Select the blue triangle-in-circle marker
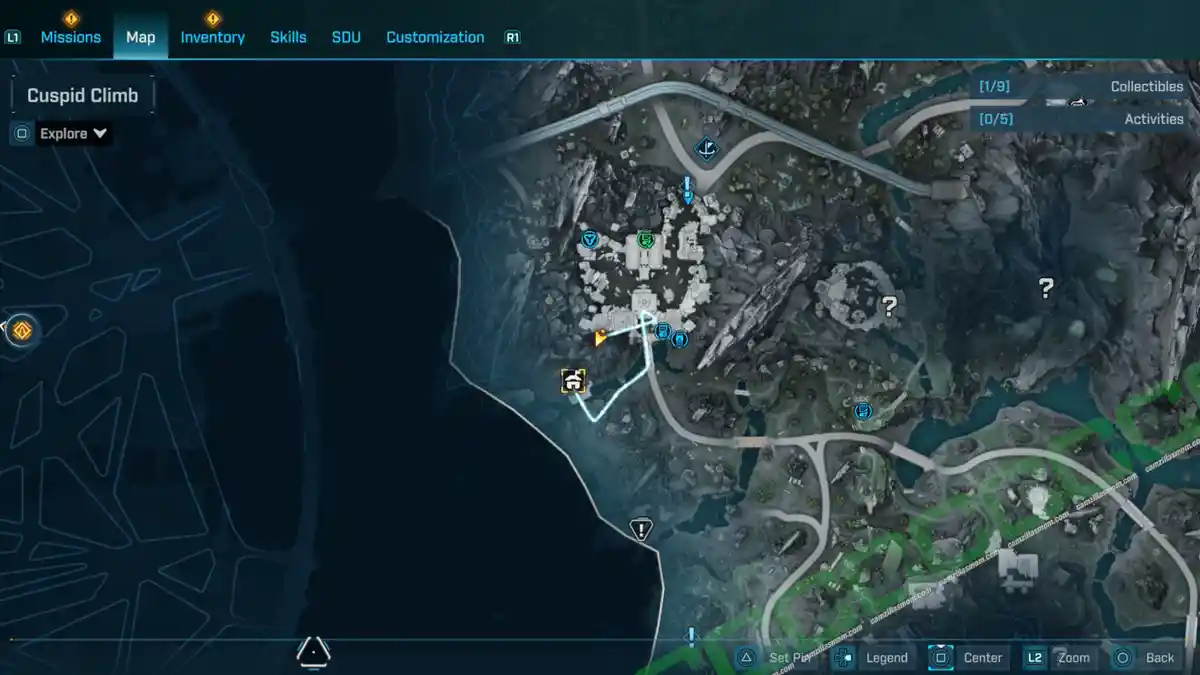 590,240
